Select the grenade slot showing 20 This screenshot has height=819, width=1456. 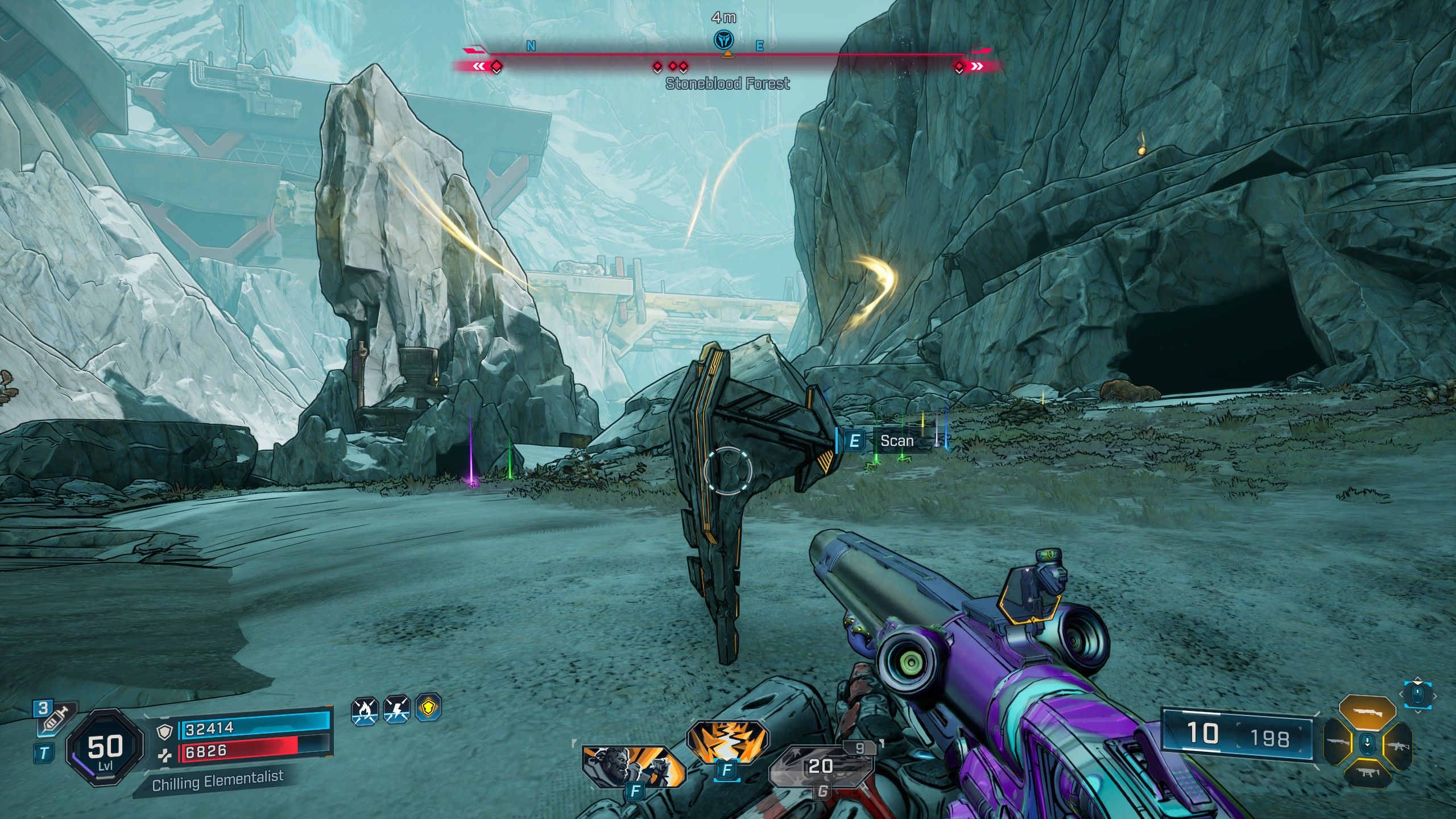click(x=821, y=767)
